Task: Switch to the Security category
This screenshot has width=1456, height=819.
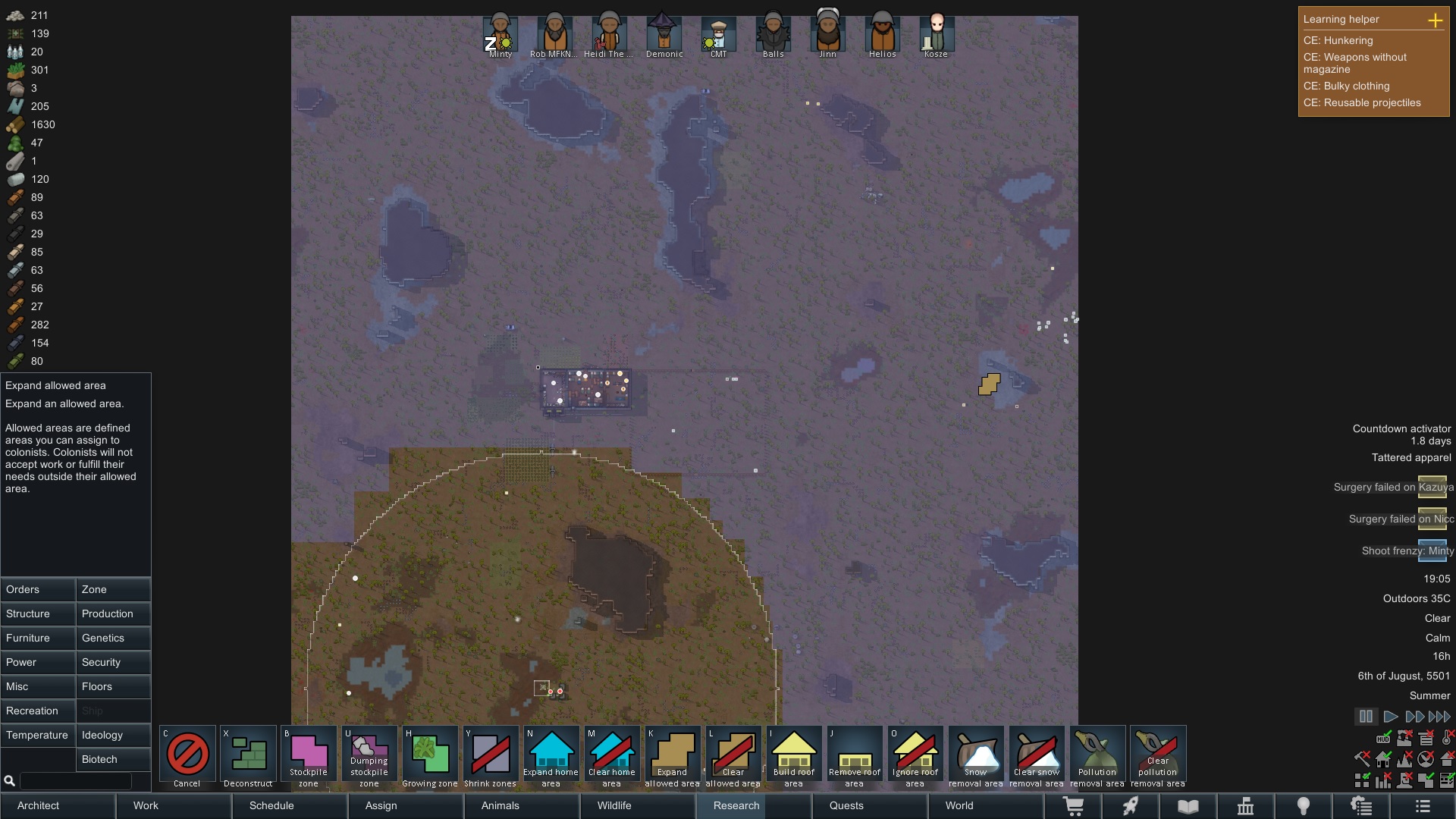Action: tap(113, 662)
